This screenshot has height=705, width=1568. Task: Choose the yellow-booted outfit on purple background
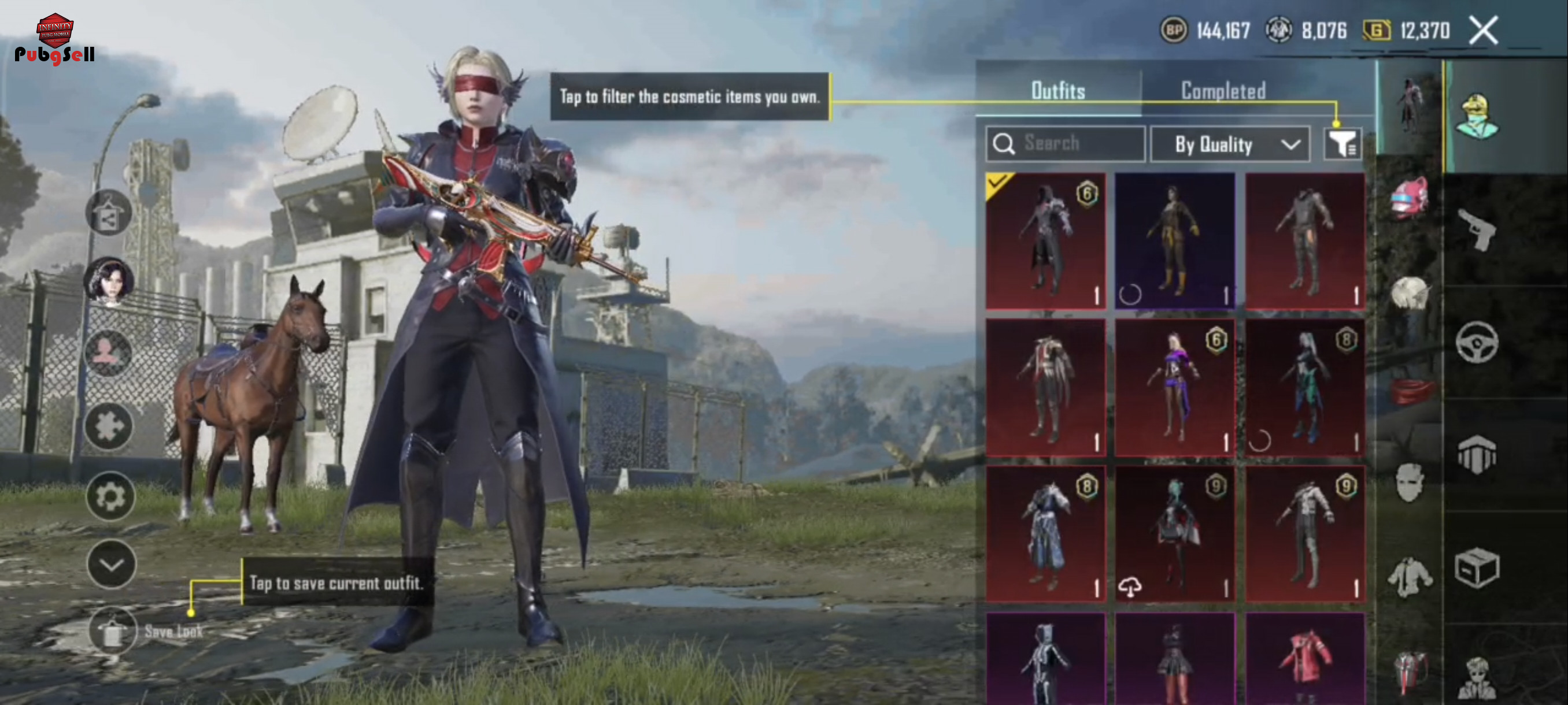tap(1175, 241)
